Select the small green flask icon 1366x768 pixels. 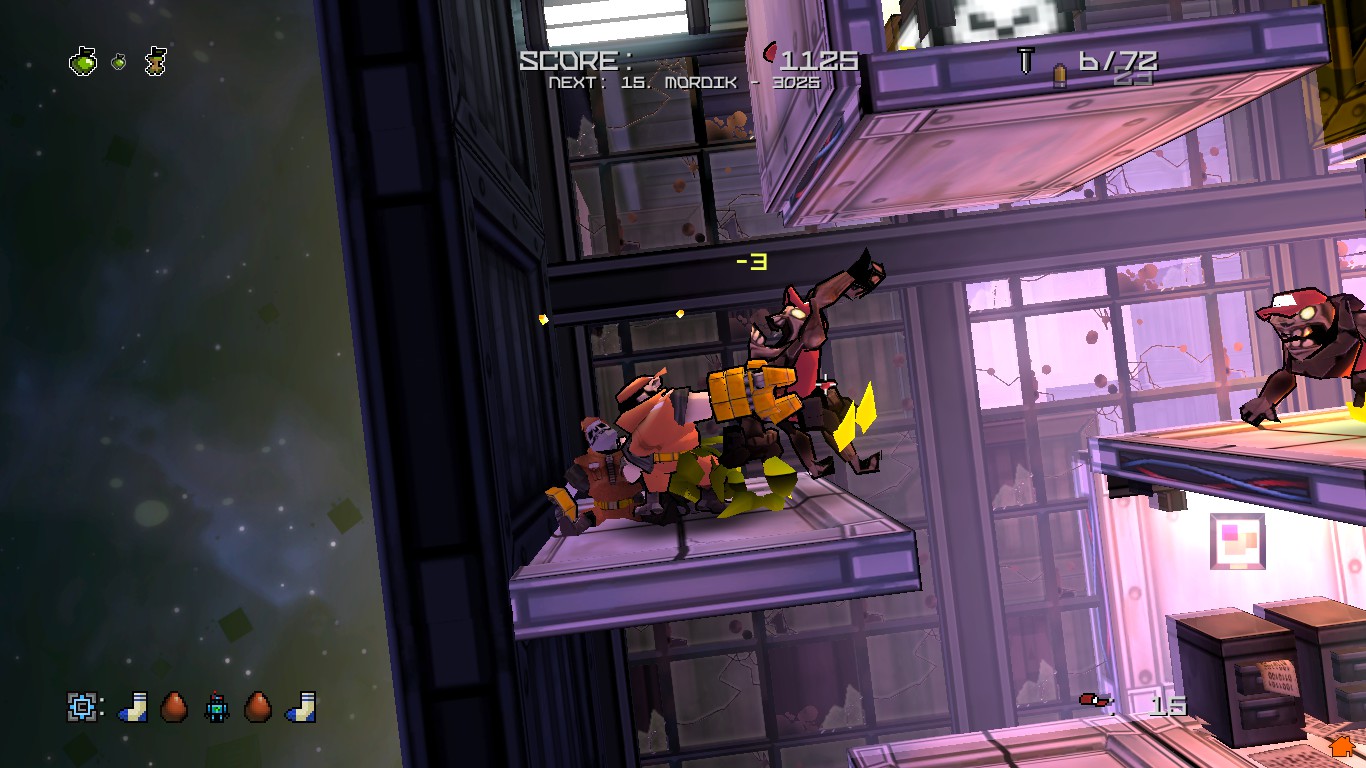119,62
